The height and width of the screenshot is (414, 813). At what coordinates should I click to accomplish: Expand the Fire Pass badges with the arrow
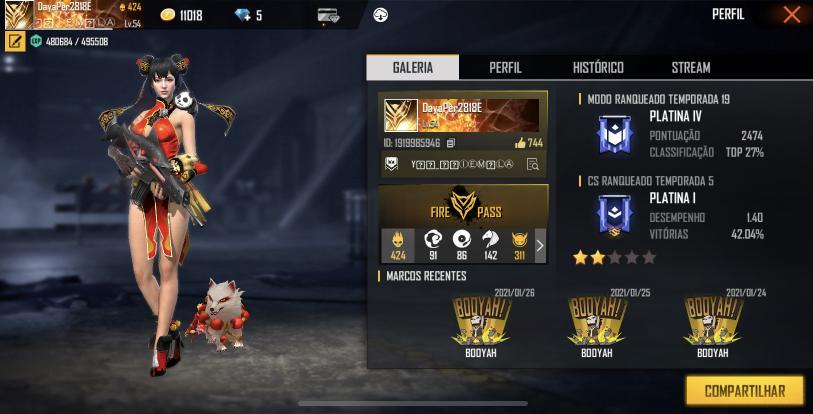540,245
